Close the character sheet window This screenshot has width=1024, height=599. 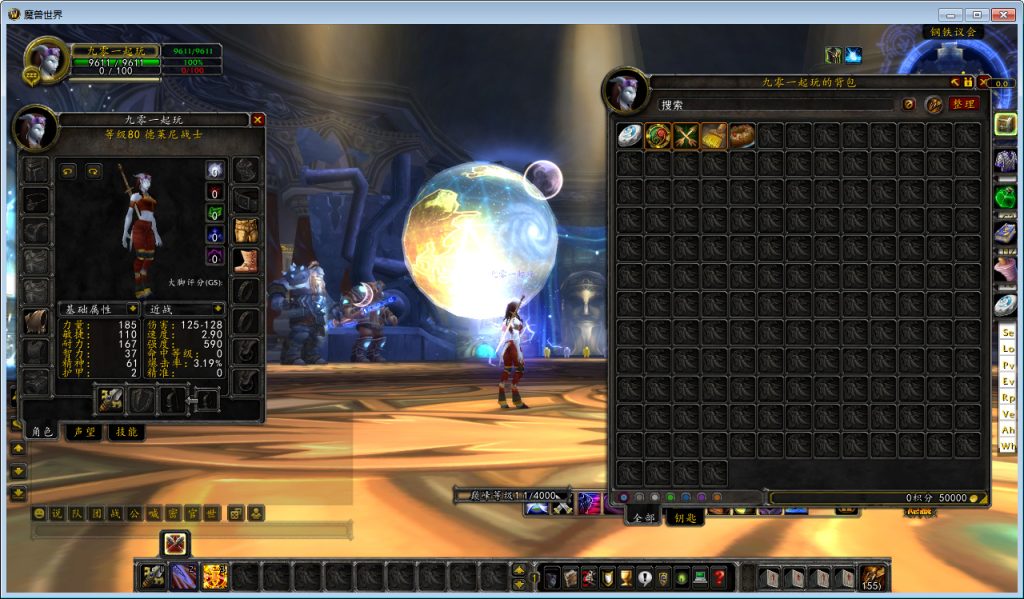point(258,120)
